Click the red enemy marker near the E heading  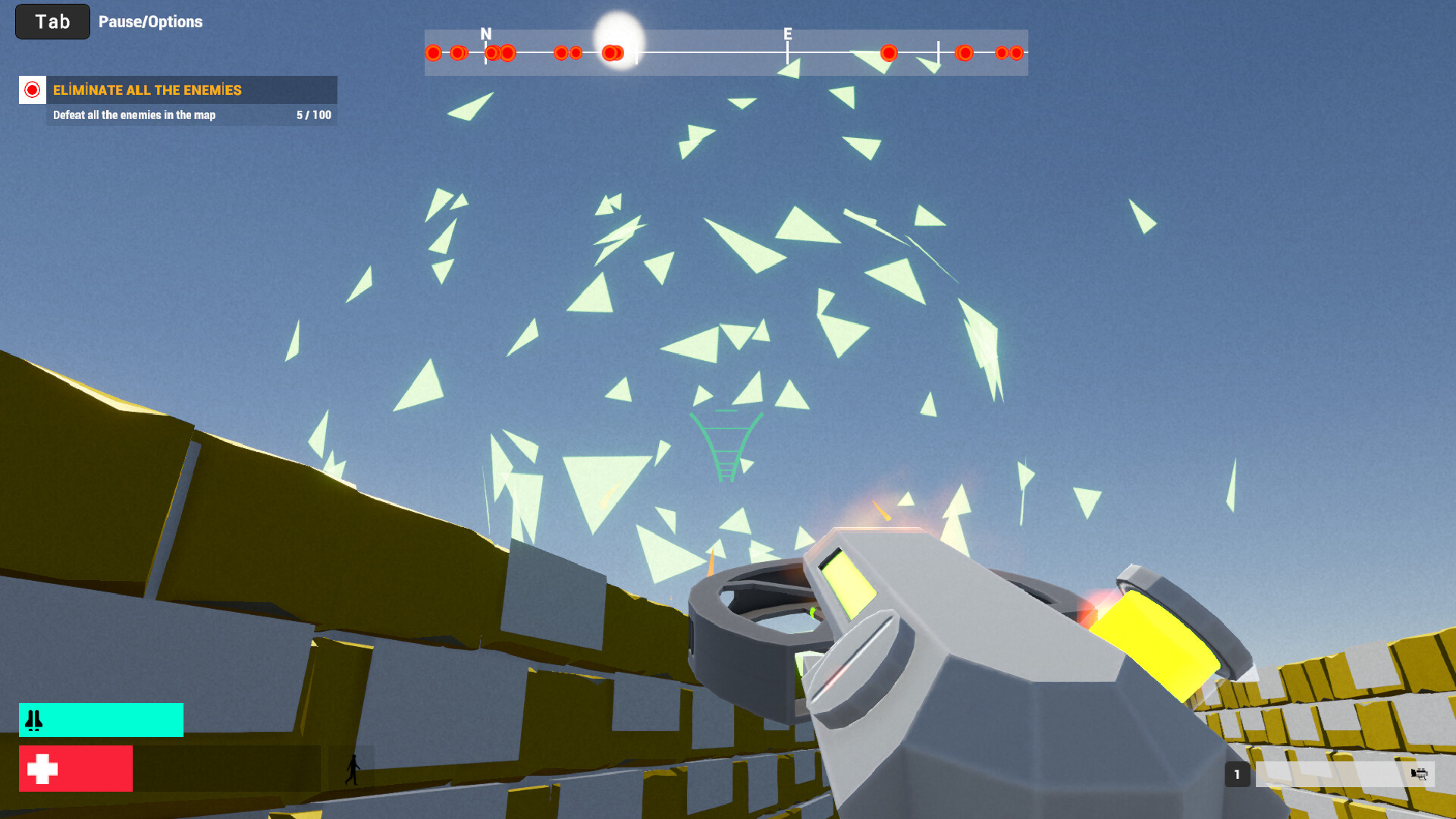coord(889,53)
